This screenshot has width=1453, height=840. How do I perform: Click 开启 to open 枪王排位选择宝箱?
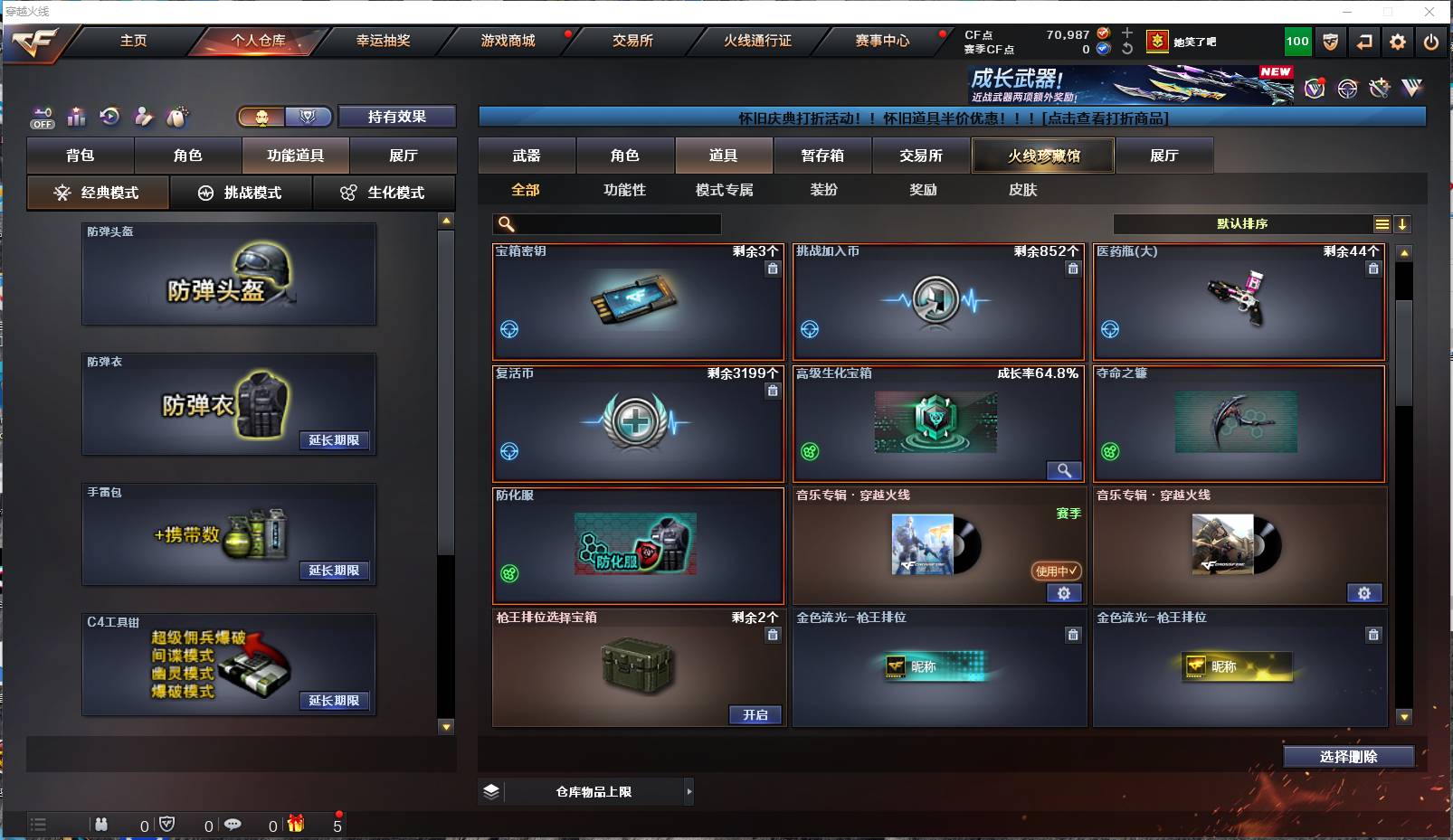pyautogui.click(x=756, y=714)
